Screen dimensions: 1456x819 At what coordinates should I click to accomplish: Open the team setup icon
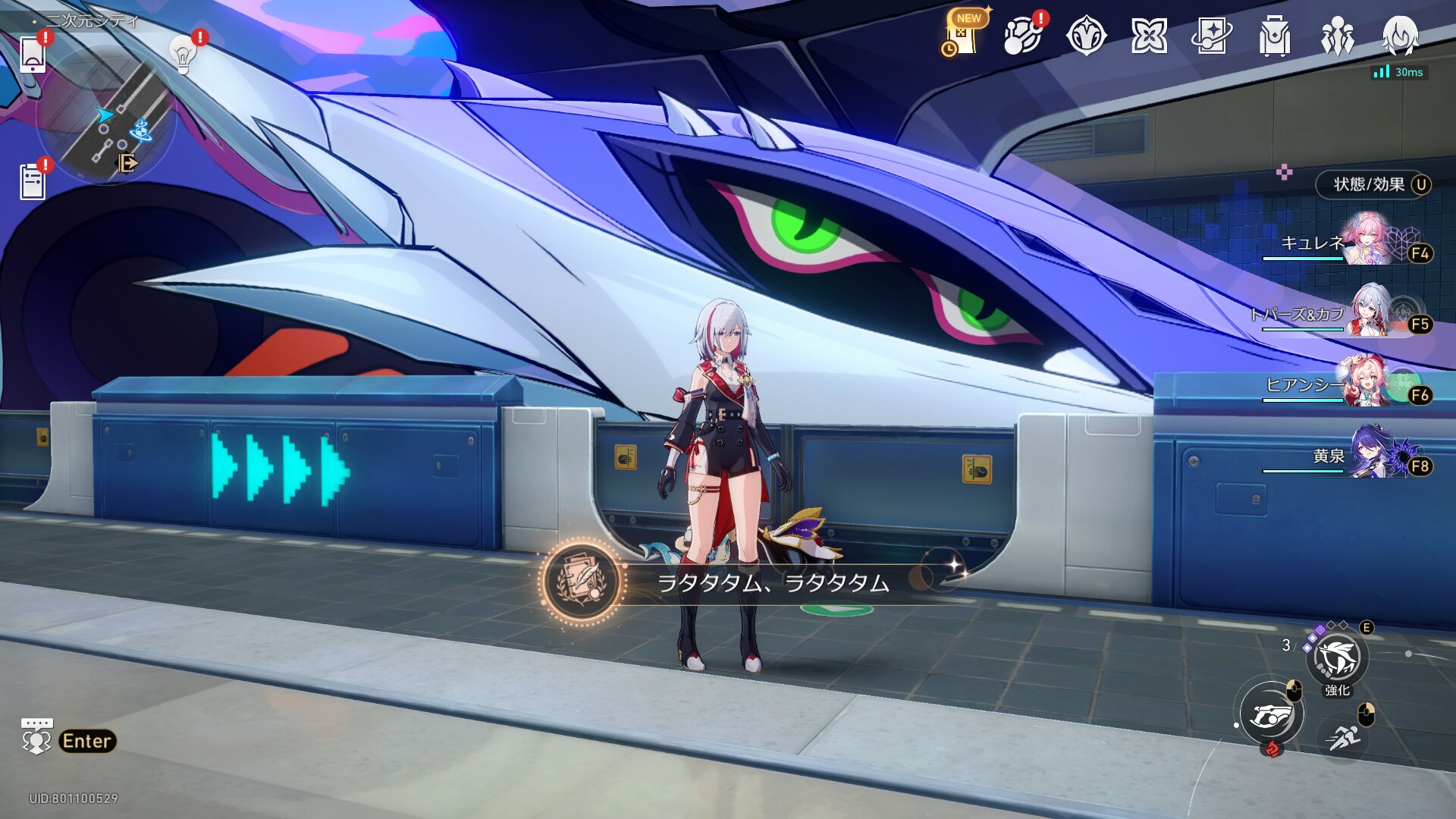(x=1337, y=36)
